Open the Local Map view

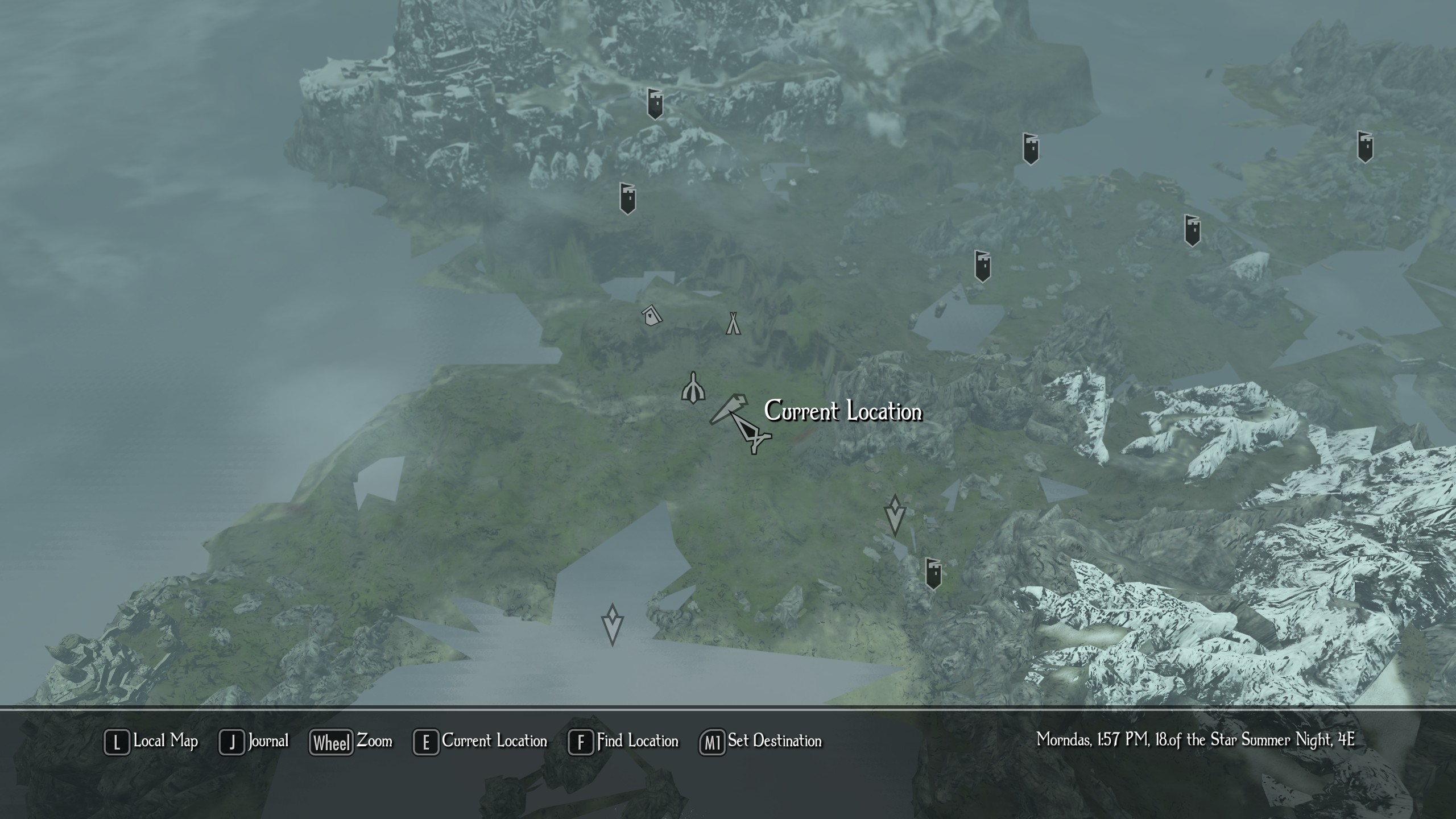(x=151, y=742)
